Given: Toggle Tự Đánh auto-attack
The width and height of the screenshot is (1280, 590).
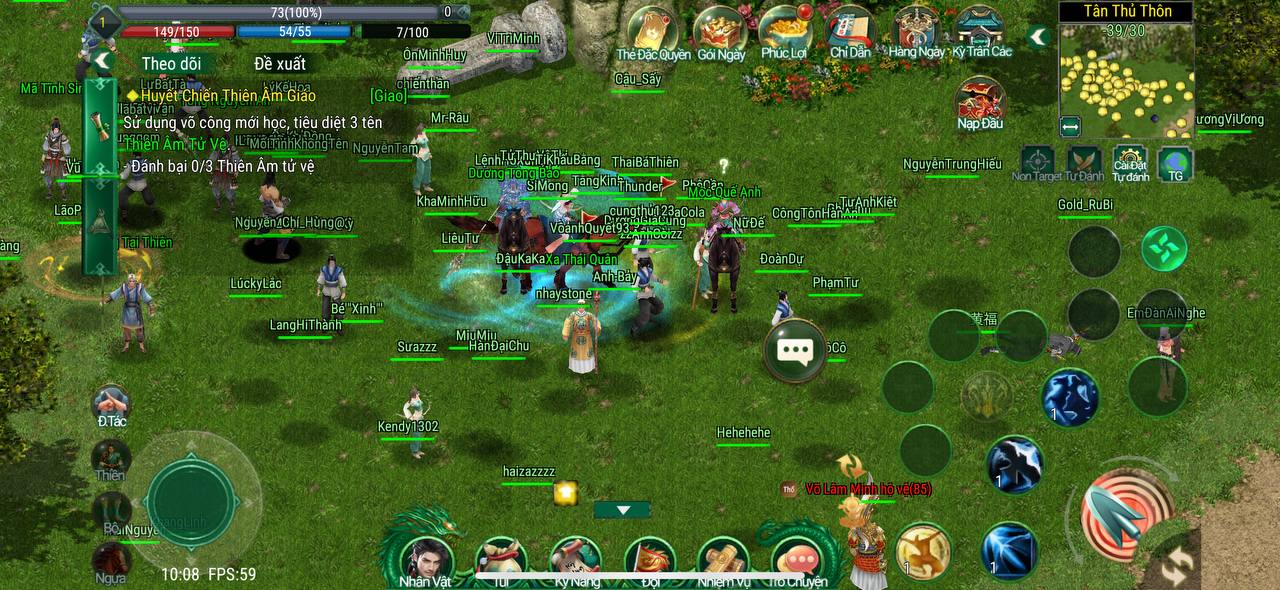Looking at the screenshot, I should coord(1084,162).
